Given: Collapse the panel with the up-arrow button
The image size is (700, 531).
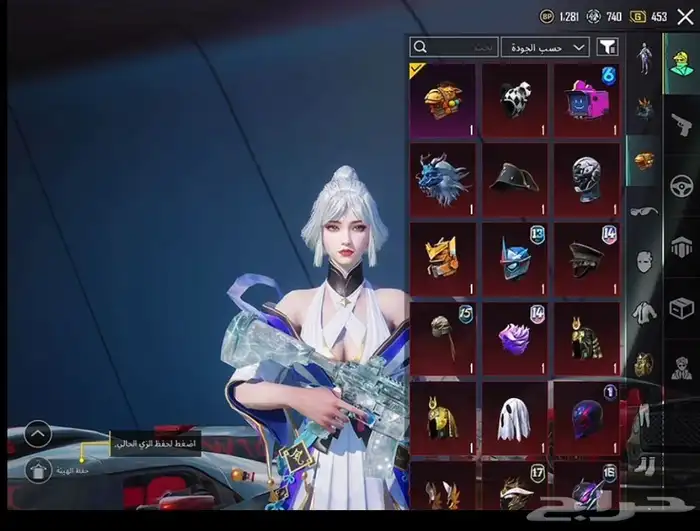Looking at the screenshot, I should (x=37, y=433).
